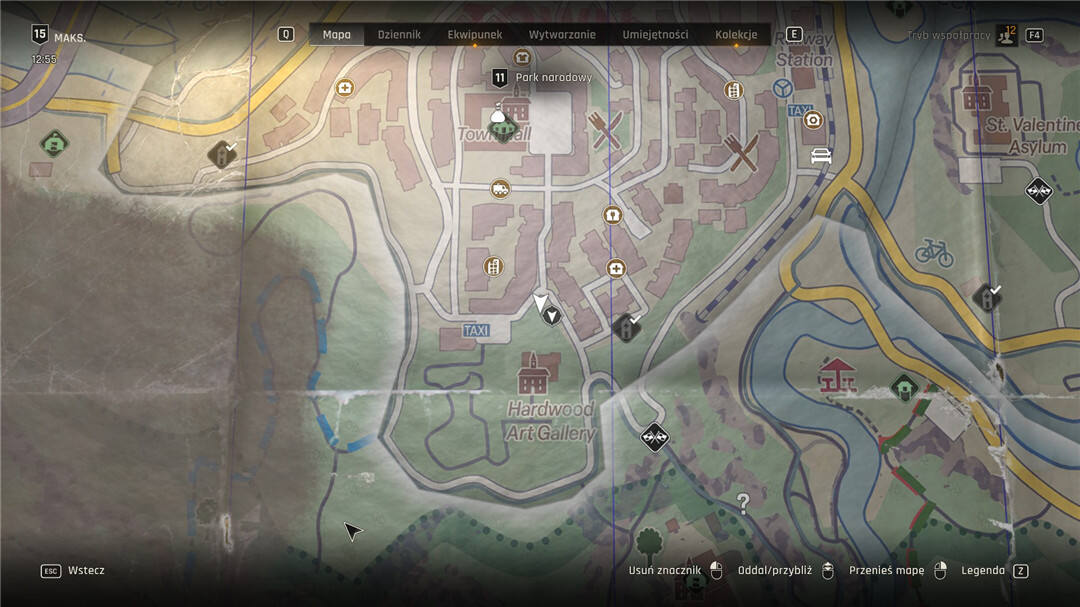Choose the bicycle marker on the map
Screen dimensions: 1080x607
(934, 251)
